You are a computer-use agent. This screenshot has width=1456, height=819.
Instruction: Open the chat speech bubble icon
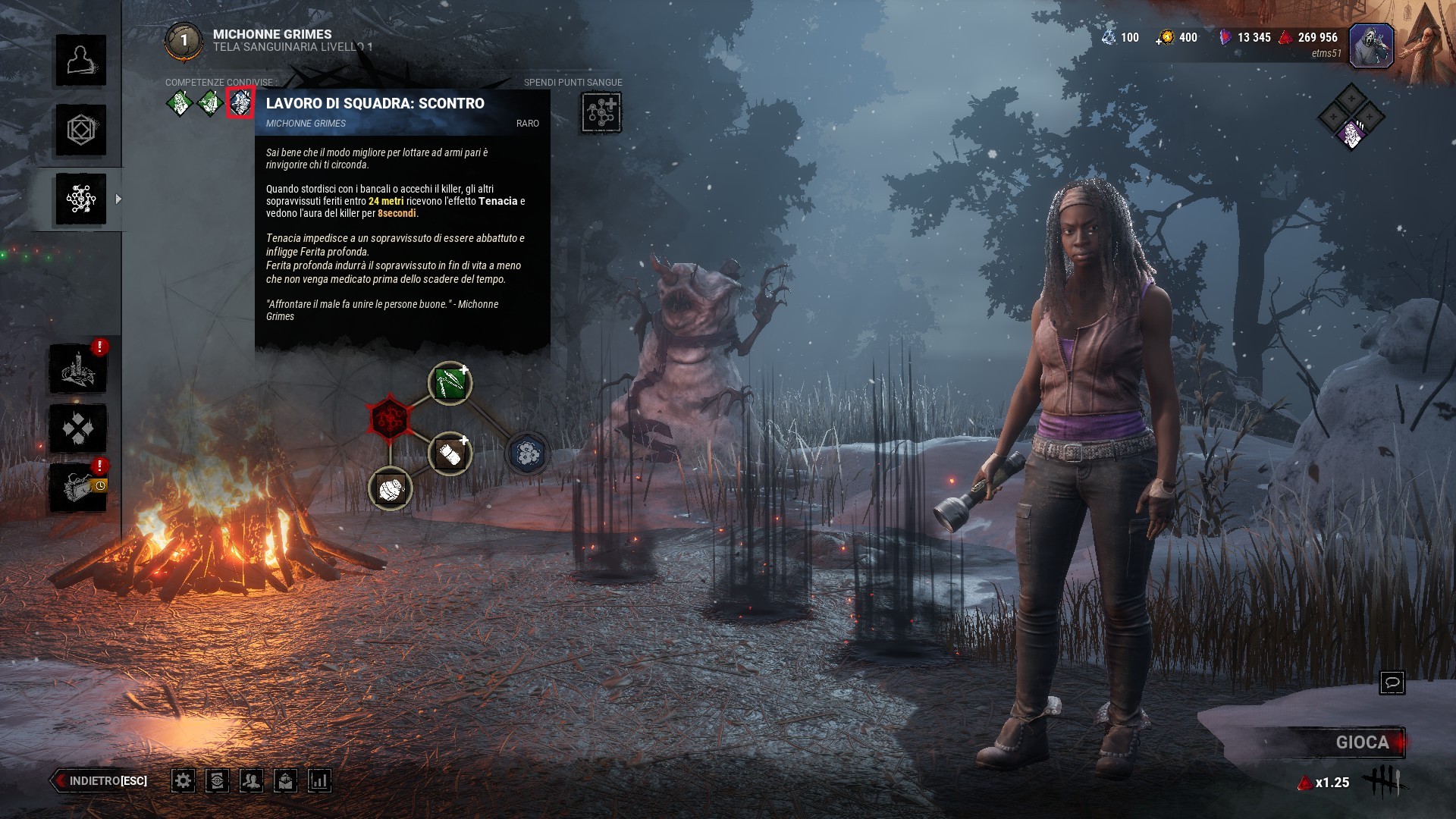[1392, 682]
